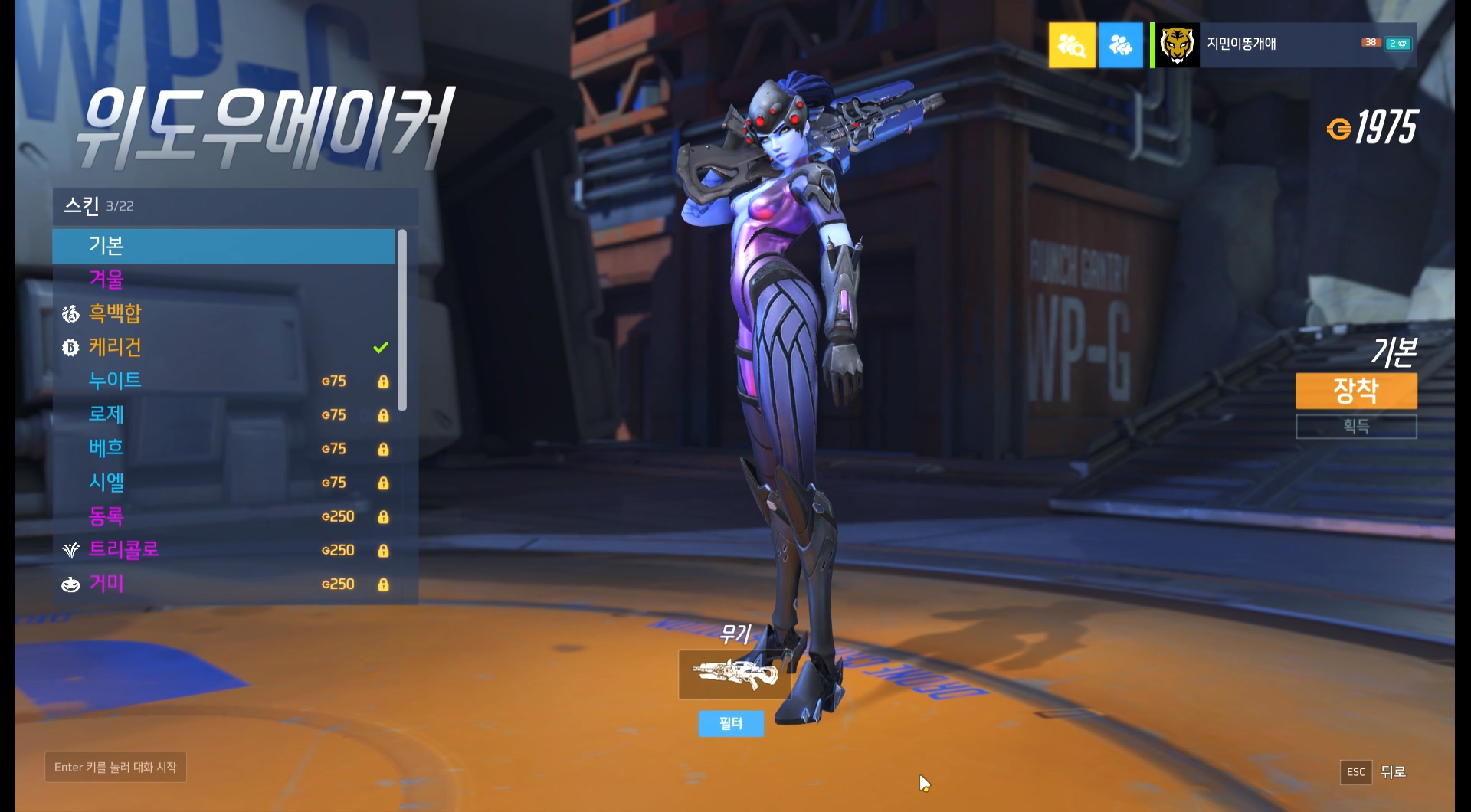Preview the locked 누이트 skin
The height and width of the screenshot is (812, 1471).
tap(223, 381)
